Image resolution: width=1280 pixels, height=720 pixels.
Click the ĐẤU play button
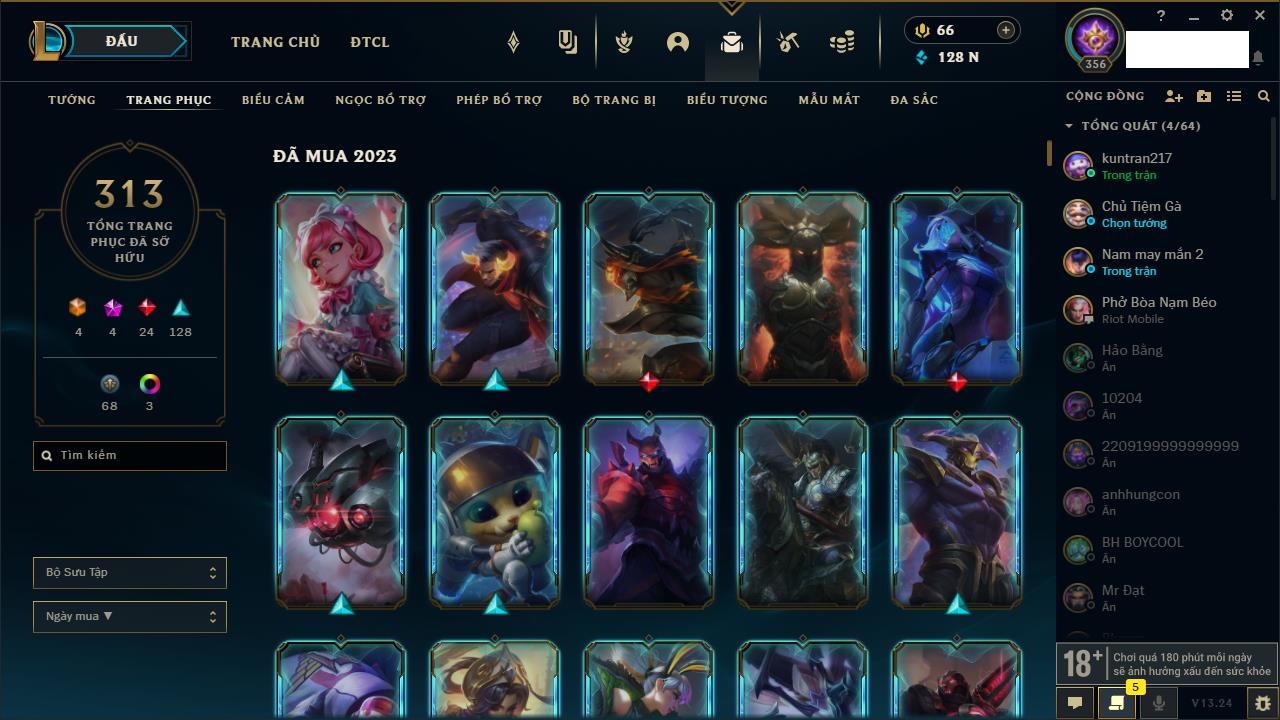coord(121,41)
